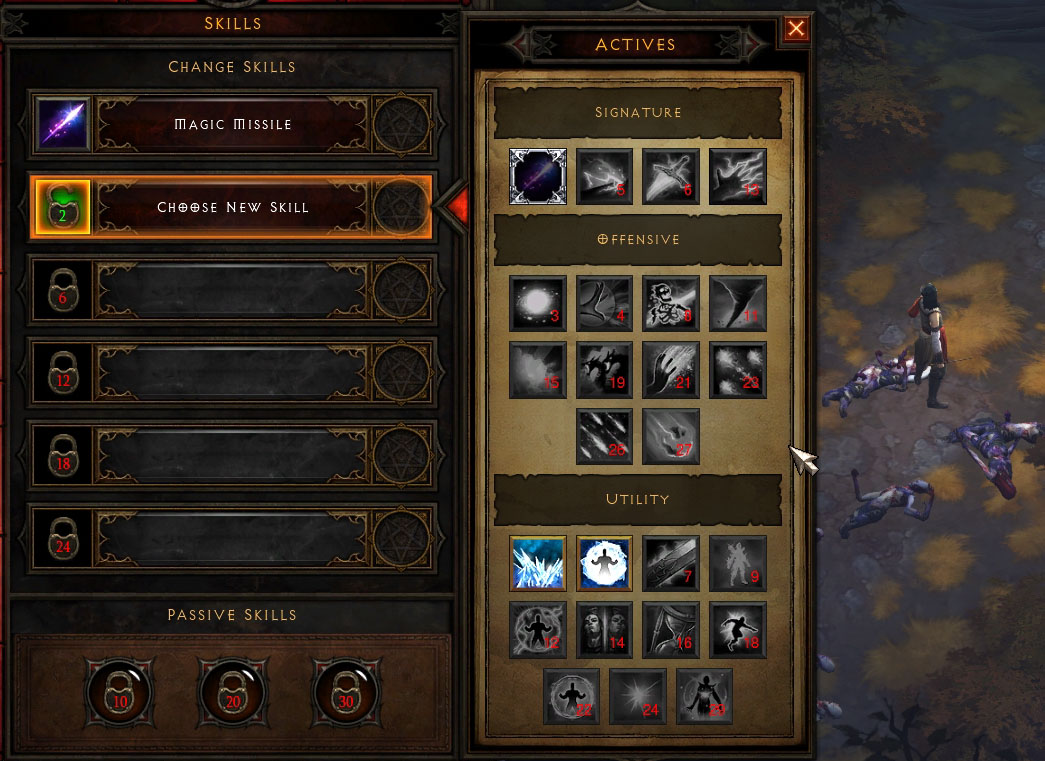
Task: Click the level 10 locked passive slot
Action: pos(120,688)
